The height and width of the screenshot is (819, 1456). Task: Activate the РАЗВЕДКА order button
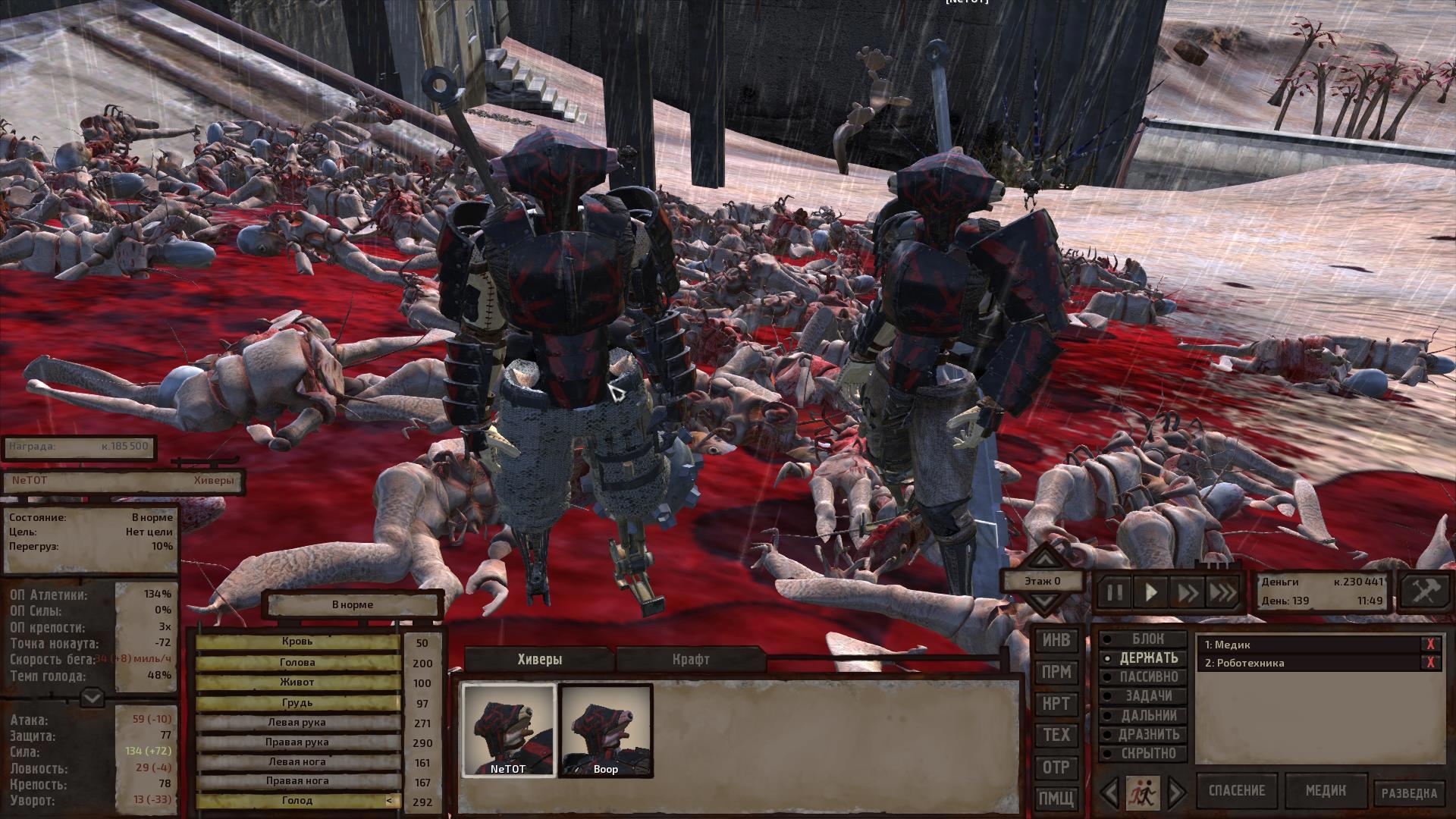[x=1409, y=793]
